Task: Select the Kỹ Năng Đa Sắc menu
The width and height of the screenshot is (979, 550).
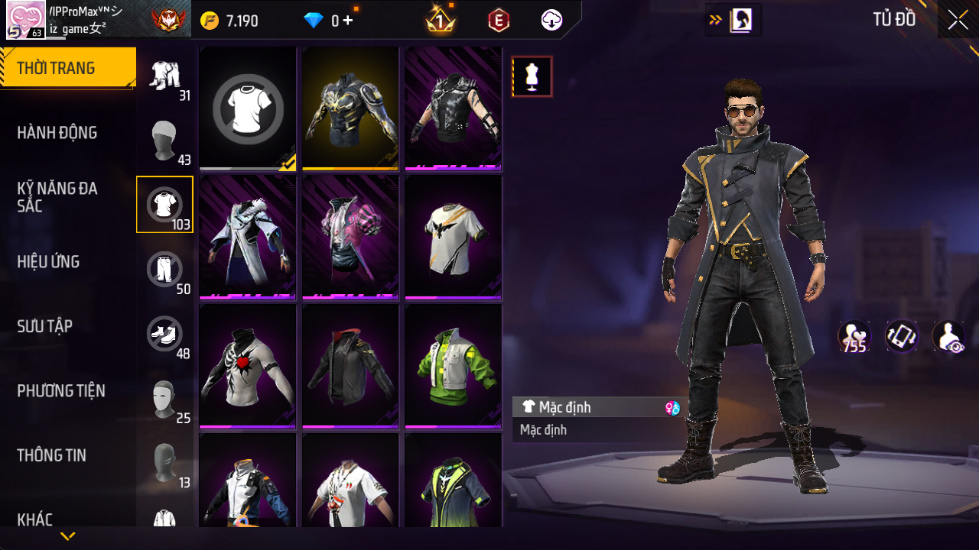Action: point(57,196)
